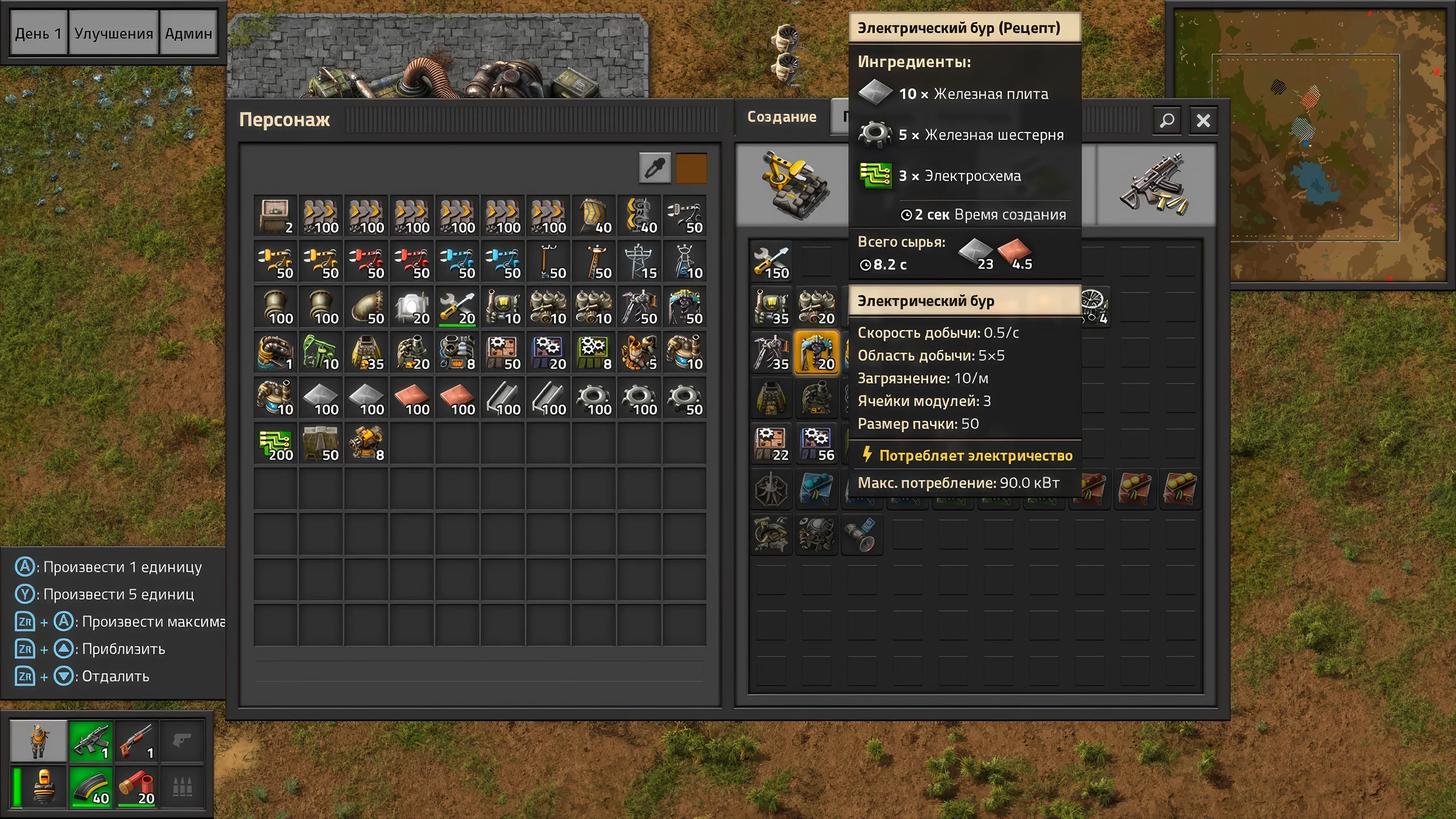Image resolution: width=1456 pixels, height=819 pixels.
Task: Click the Админ button
Action: 188,34
